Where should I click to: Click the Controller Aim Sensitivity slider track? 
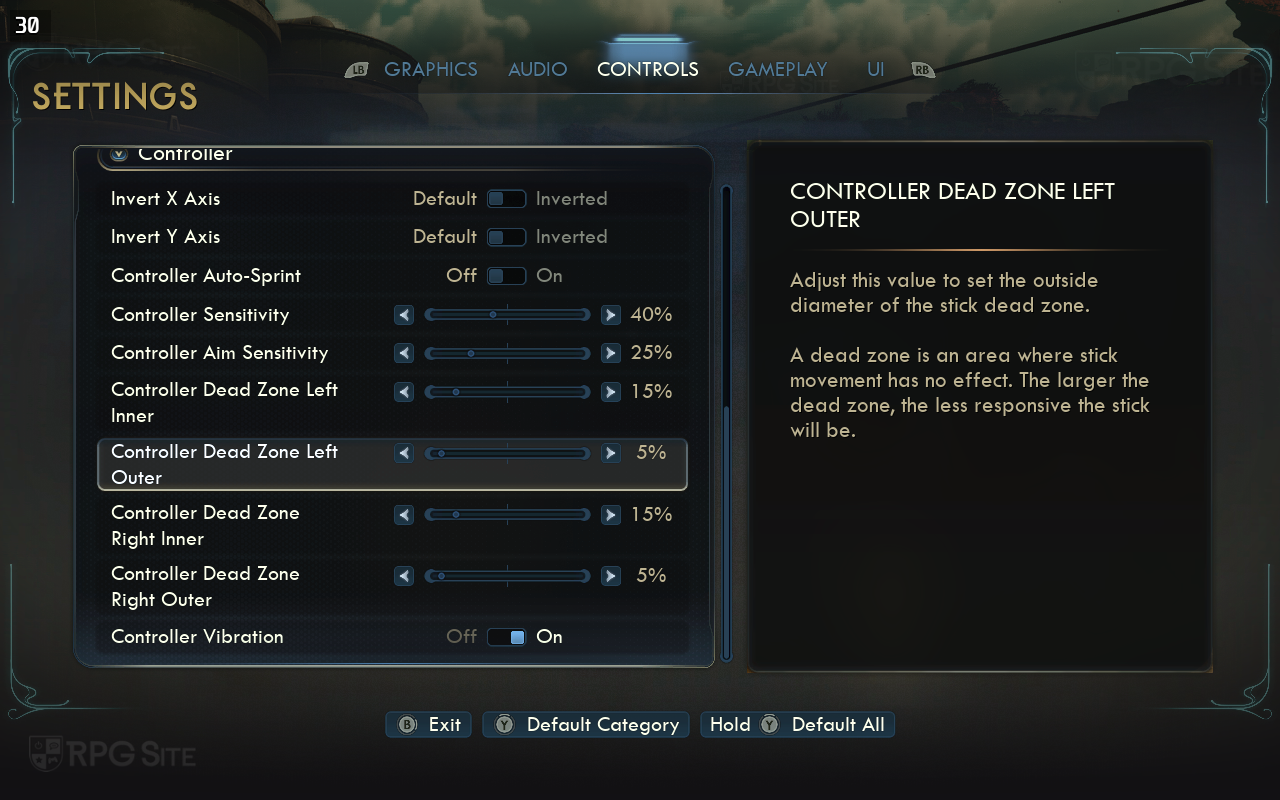click(x=507, y=353)
